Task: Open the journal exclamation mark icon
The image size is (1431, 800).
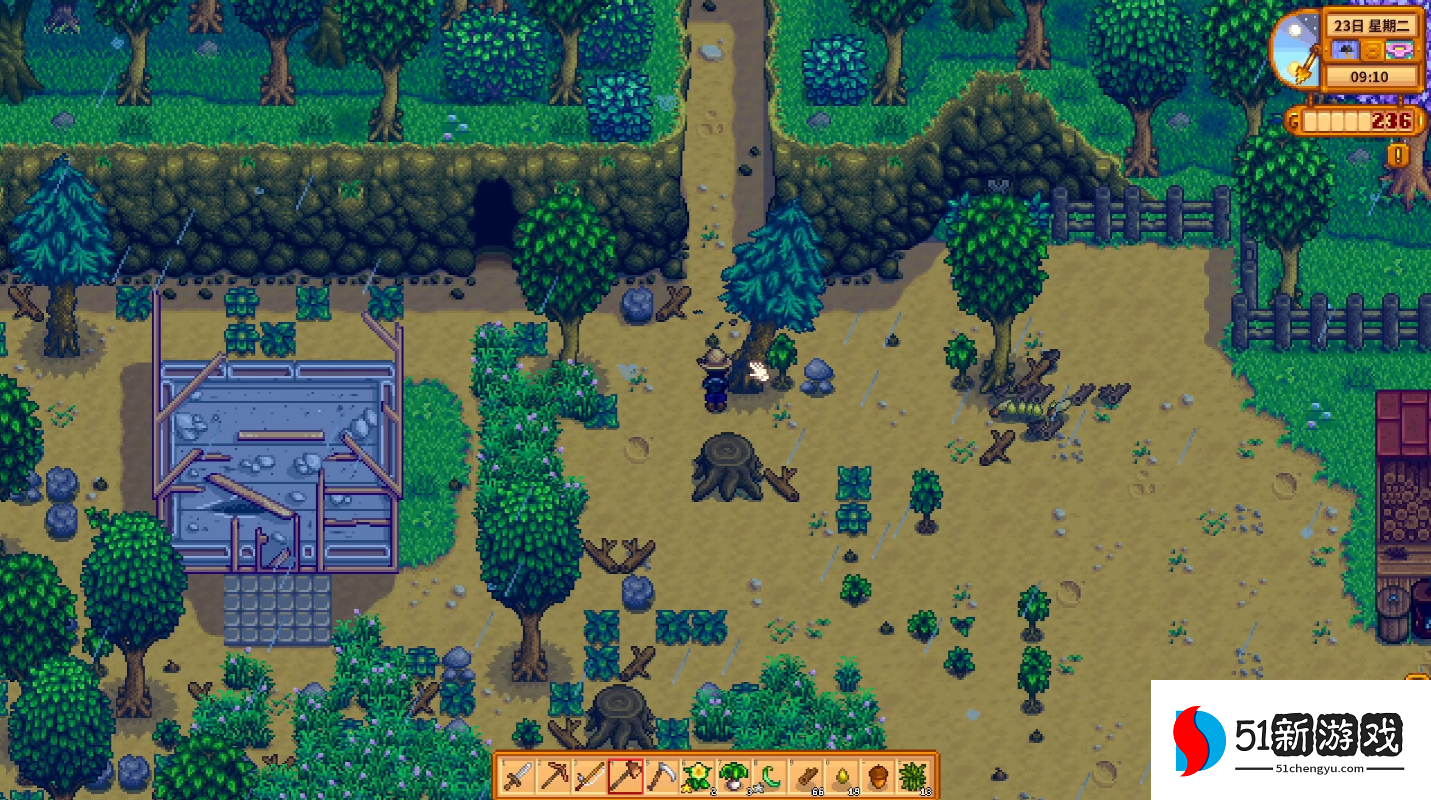Action: tap(1398, 155)
